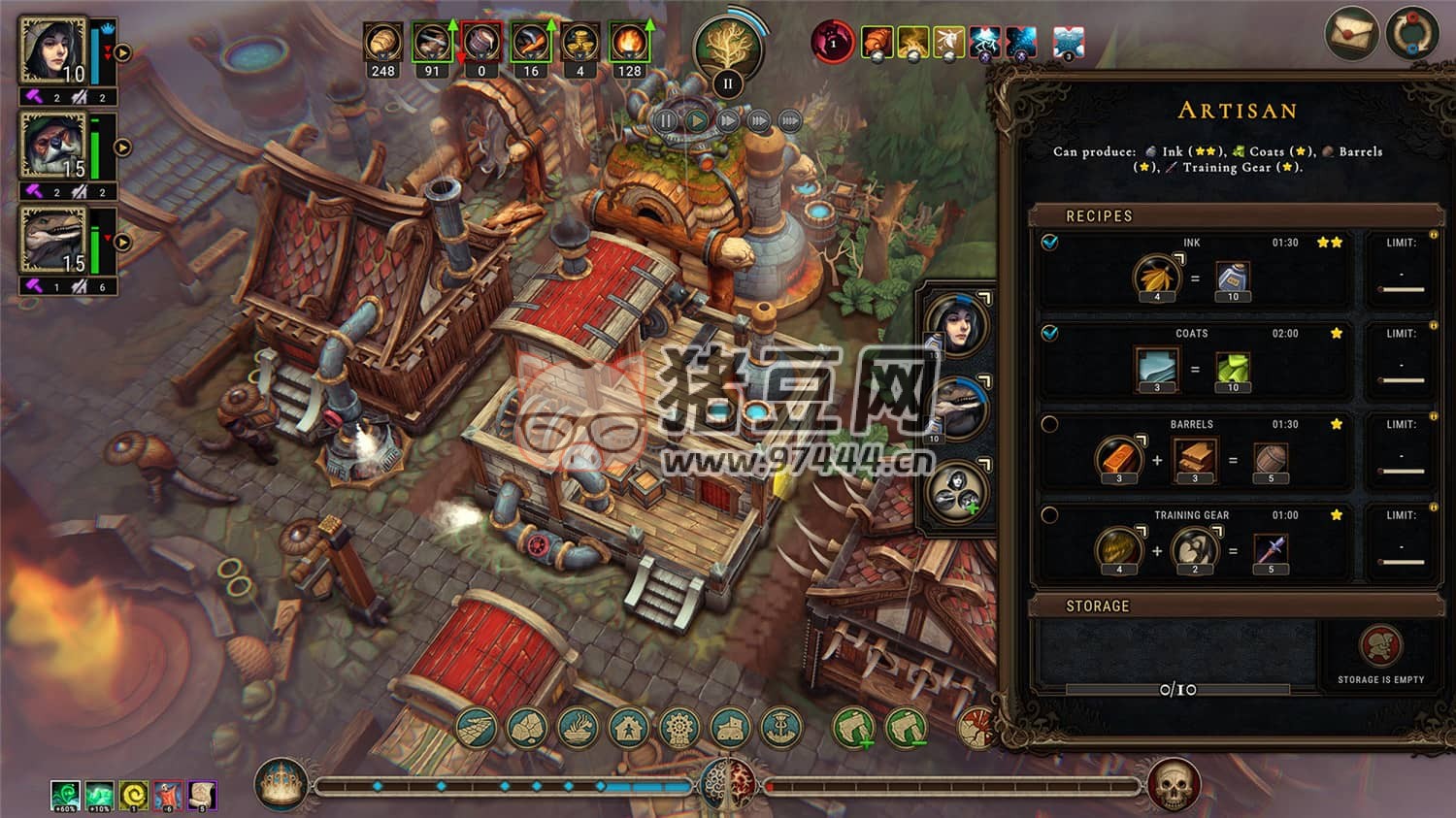Toggle the Ink recipe checkbox
Viewport: 1456px width, 818px height.
click(1049, 242)
